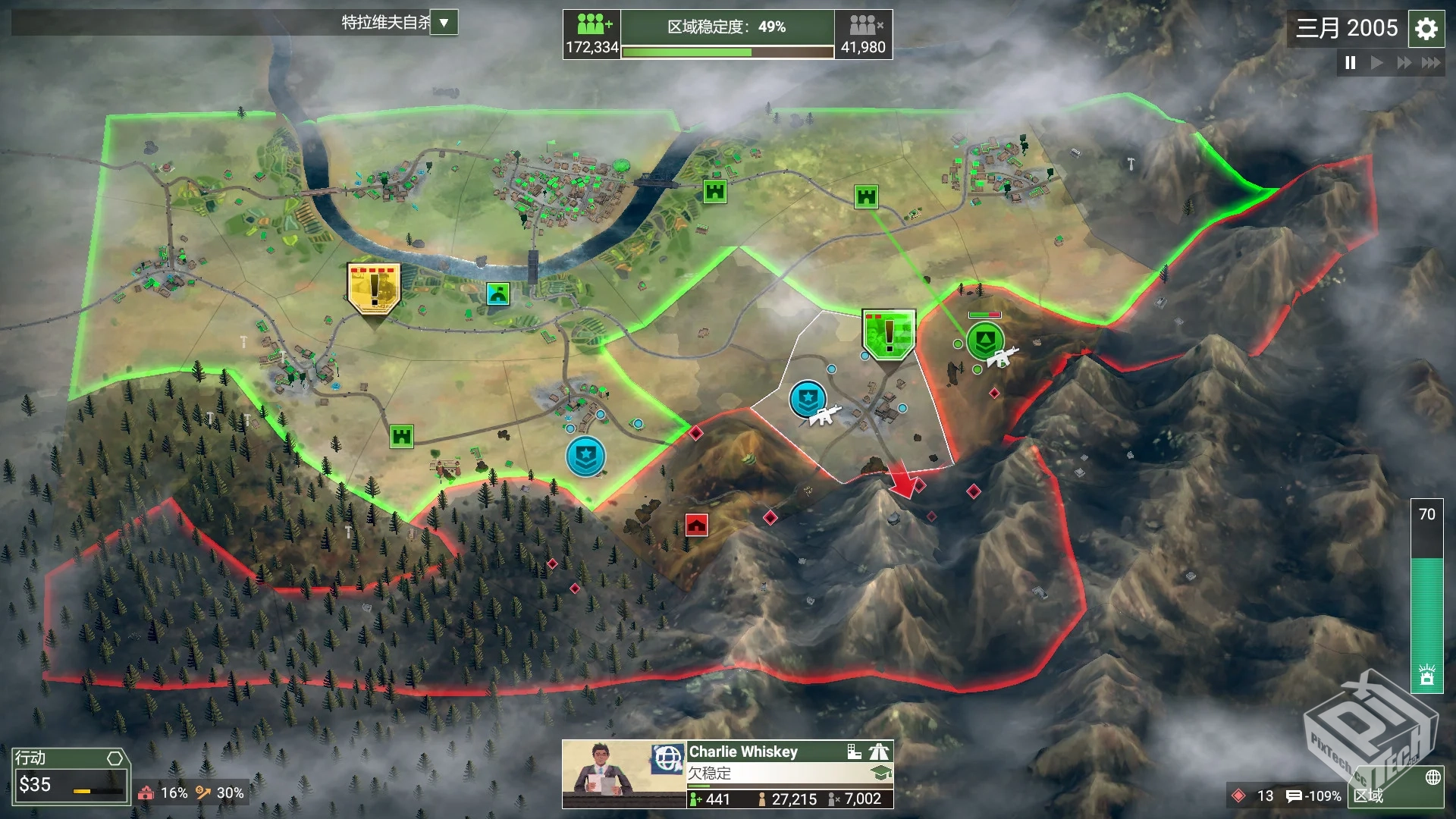Click the red insurgent camp house marker
1456x819 pixels.
(x=696, y=525)
